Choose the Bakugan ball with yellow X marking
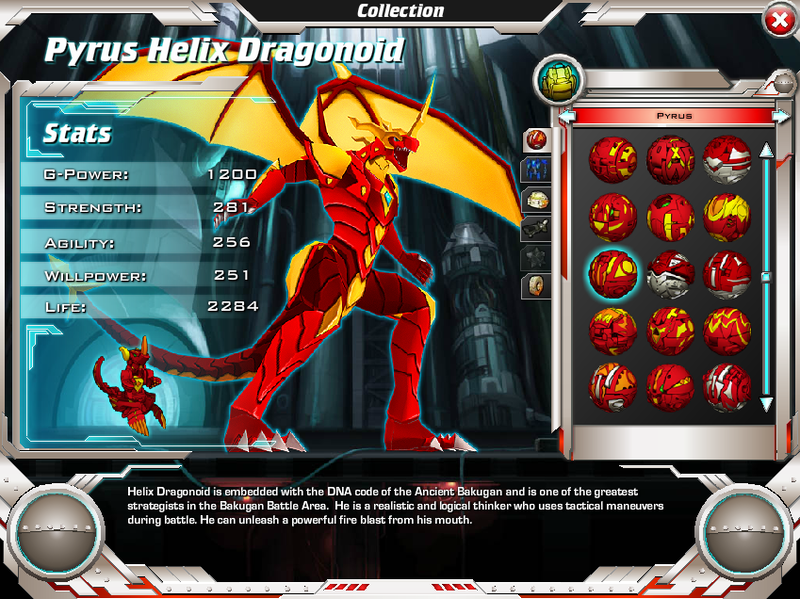This screenshot has height=599, width=800. point(670,158)
